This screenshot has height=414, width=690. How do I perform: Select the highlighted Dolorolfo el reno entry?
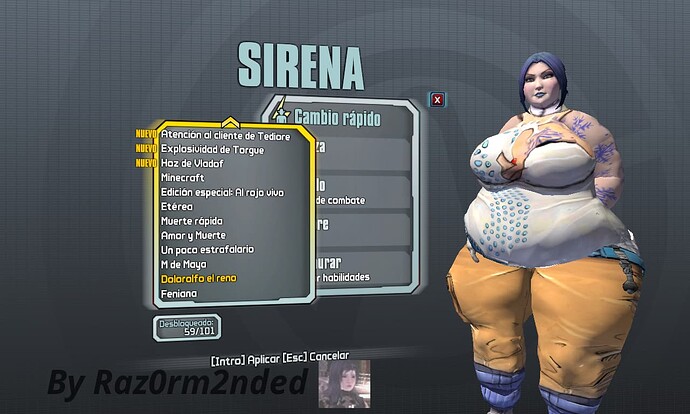pyautogui.click(x=199, y=278)
